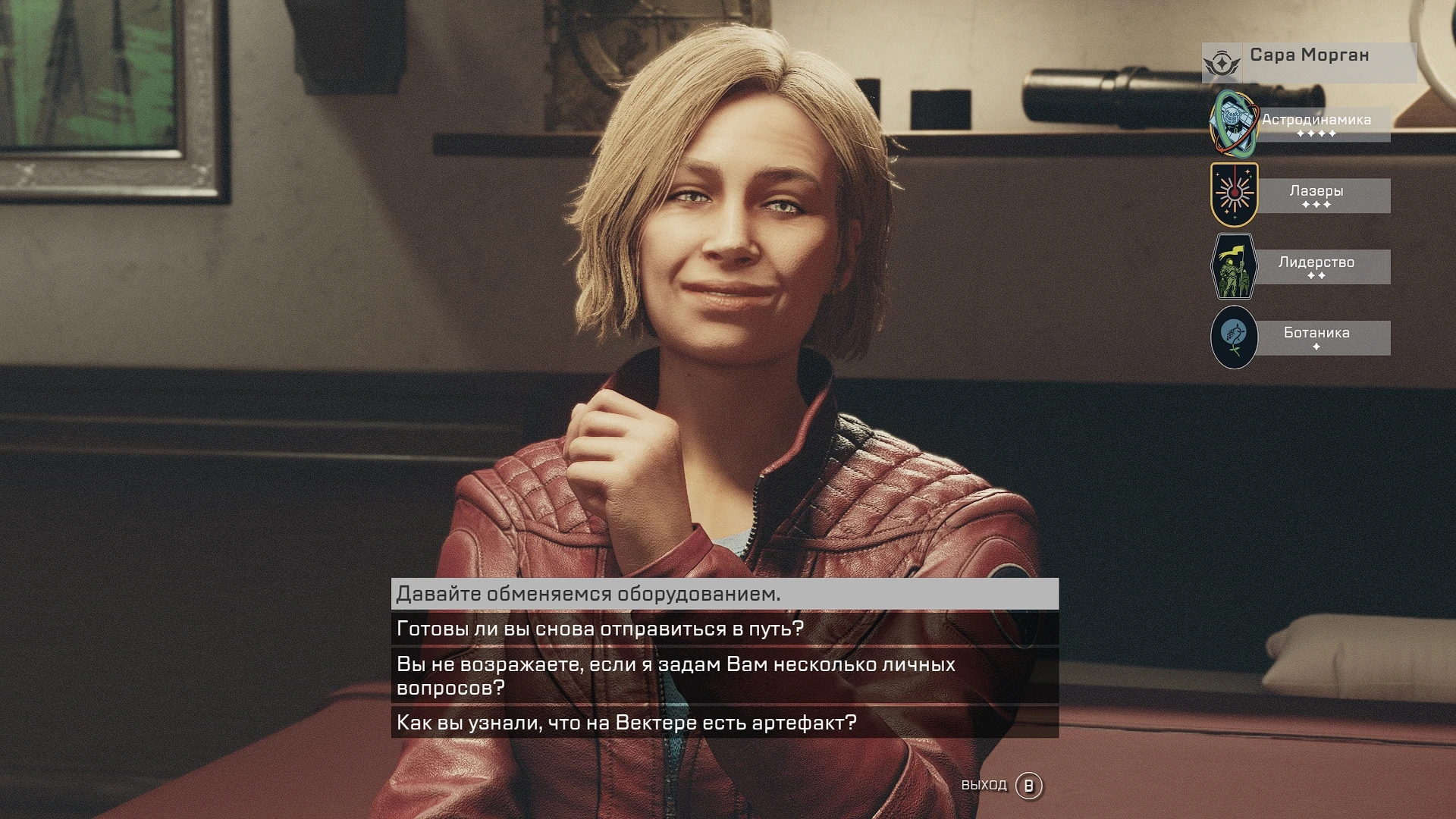Ask Sarah some personal questions
The width and height of the screenshot is (1456, 819).
(724, 676)
